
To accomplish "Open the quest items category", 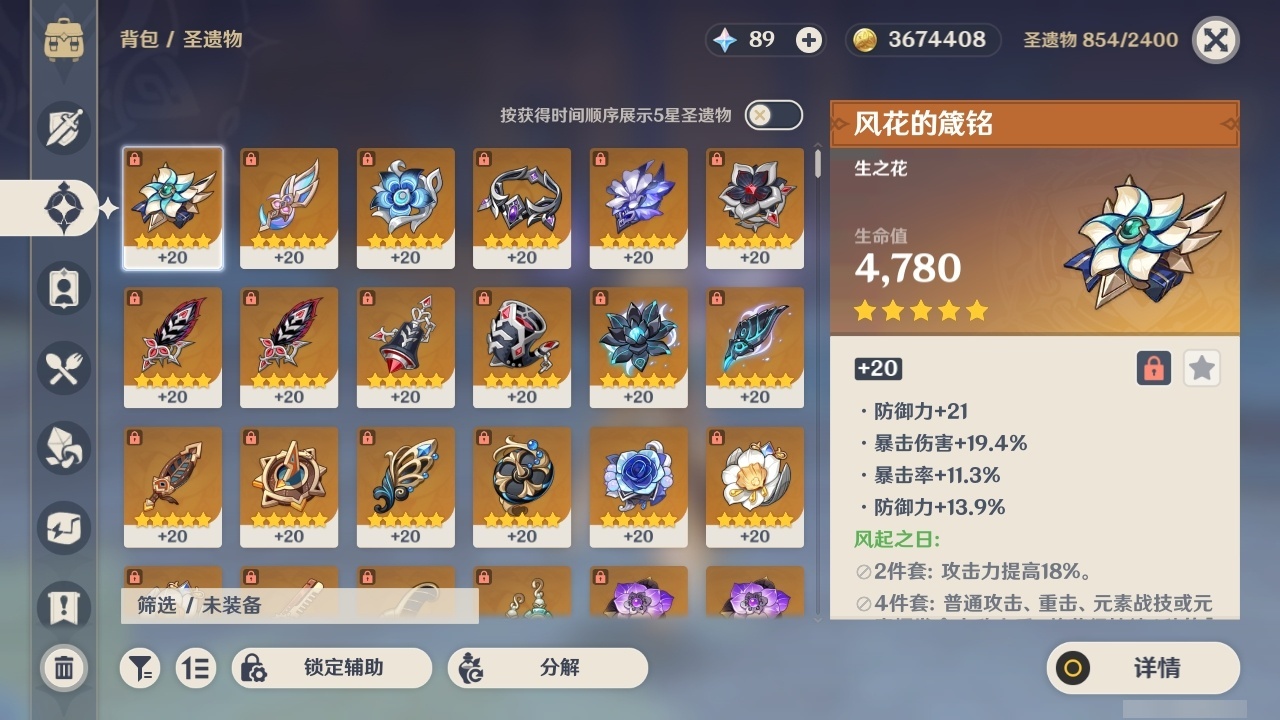I will [63, 608].
